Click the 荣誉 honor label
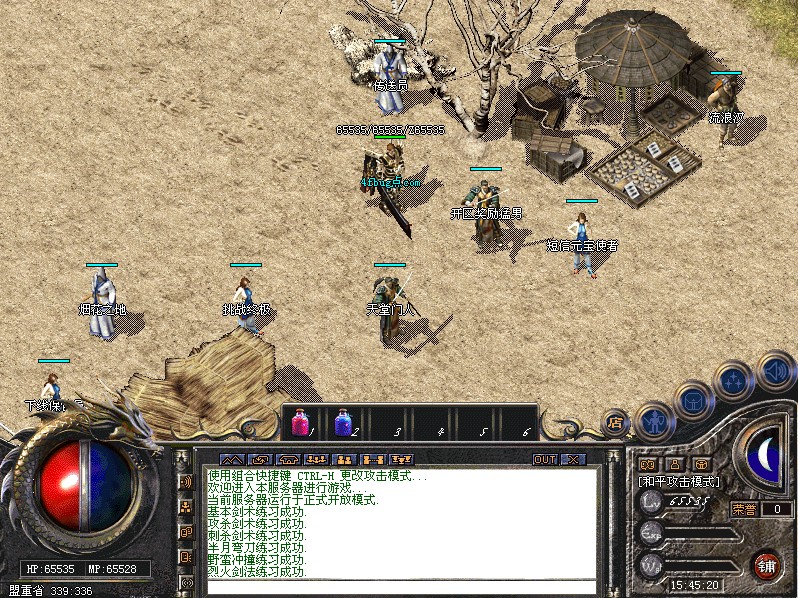Viewport: 798px width, 598px height. pyautogui.click(x=744, y=509)
